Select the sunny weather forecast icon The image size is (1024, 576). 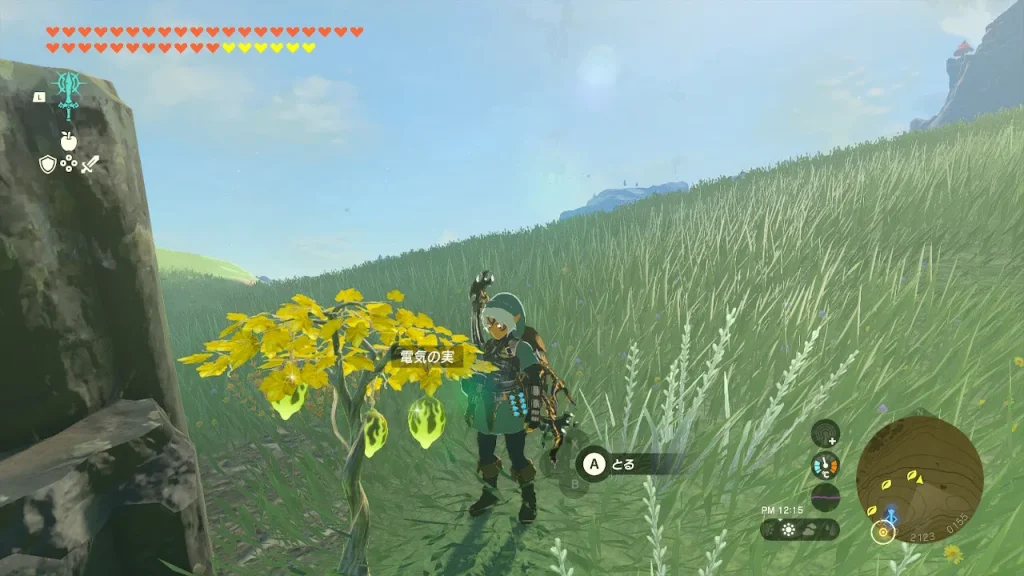click(x=789, y=530)
